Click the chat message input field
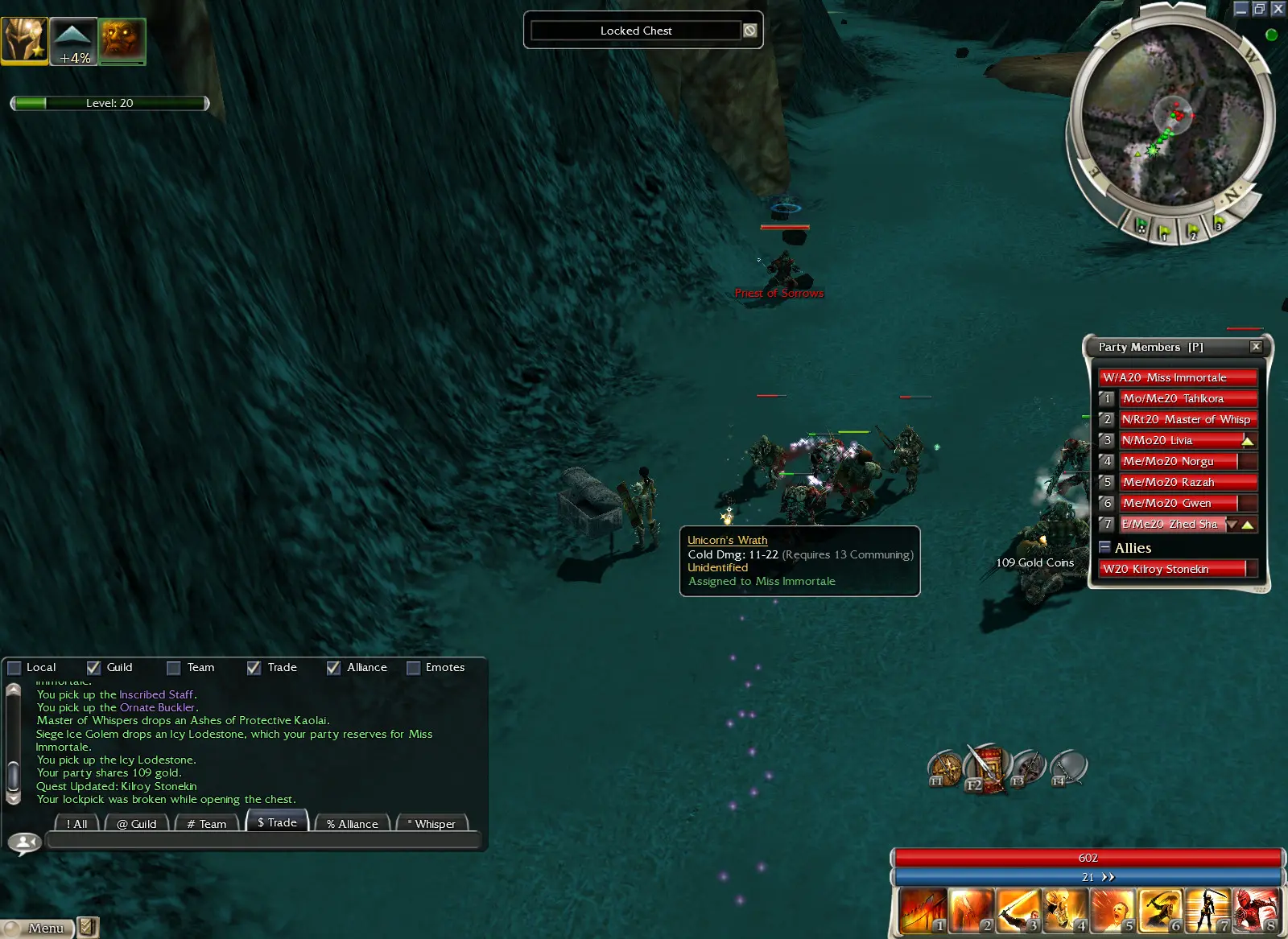The image size is (1288, 939). (262, 841)
